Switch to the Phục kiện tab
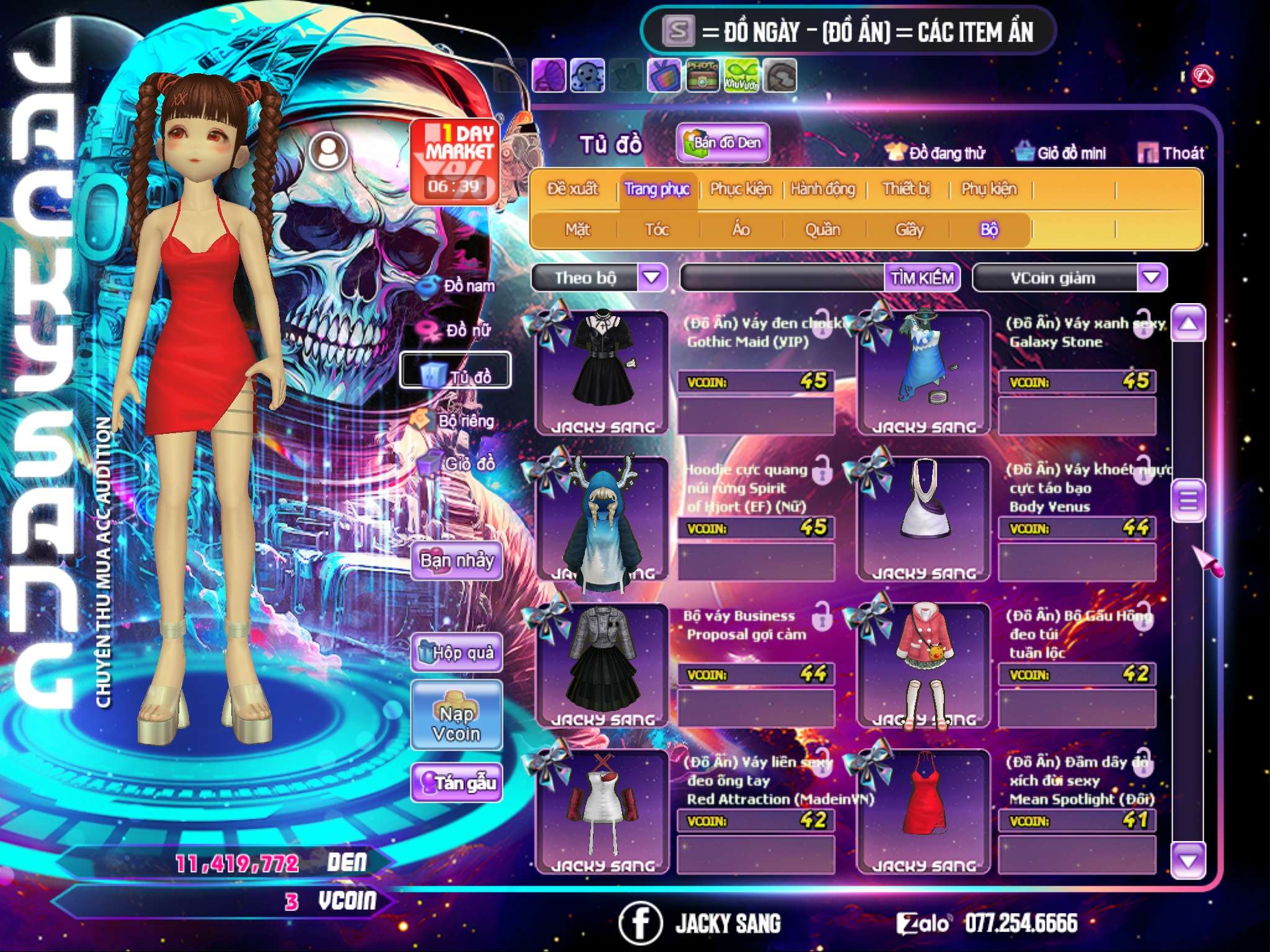 [740, 189]
